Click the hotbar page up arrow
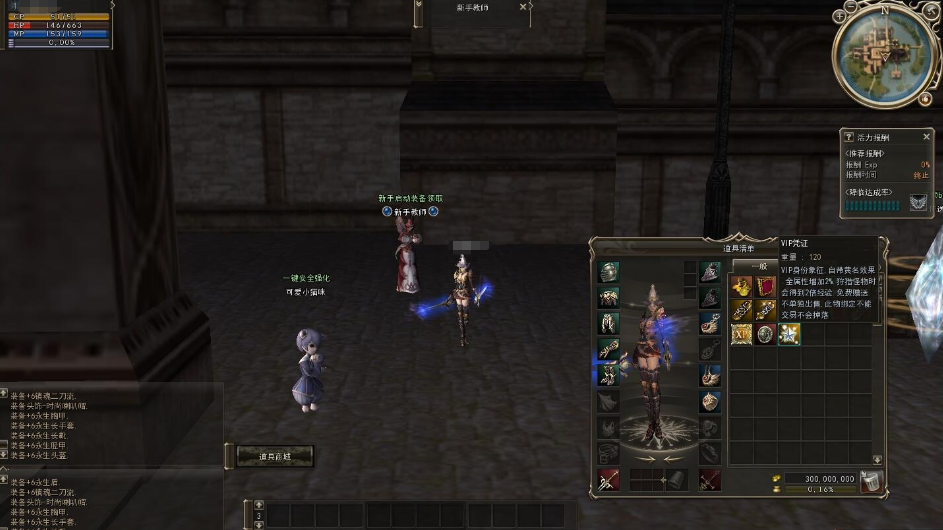The image size is (943, 530). click(x=259, y=506)
